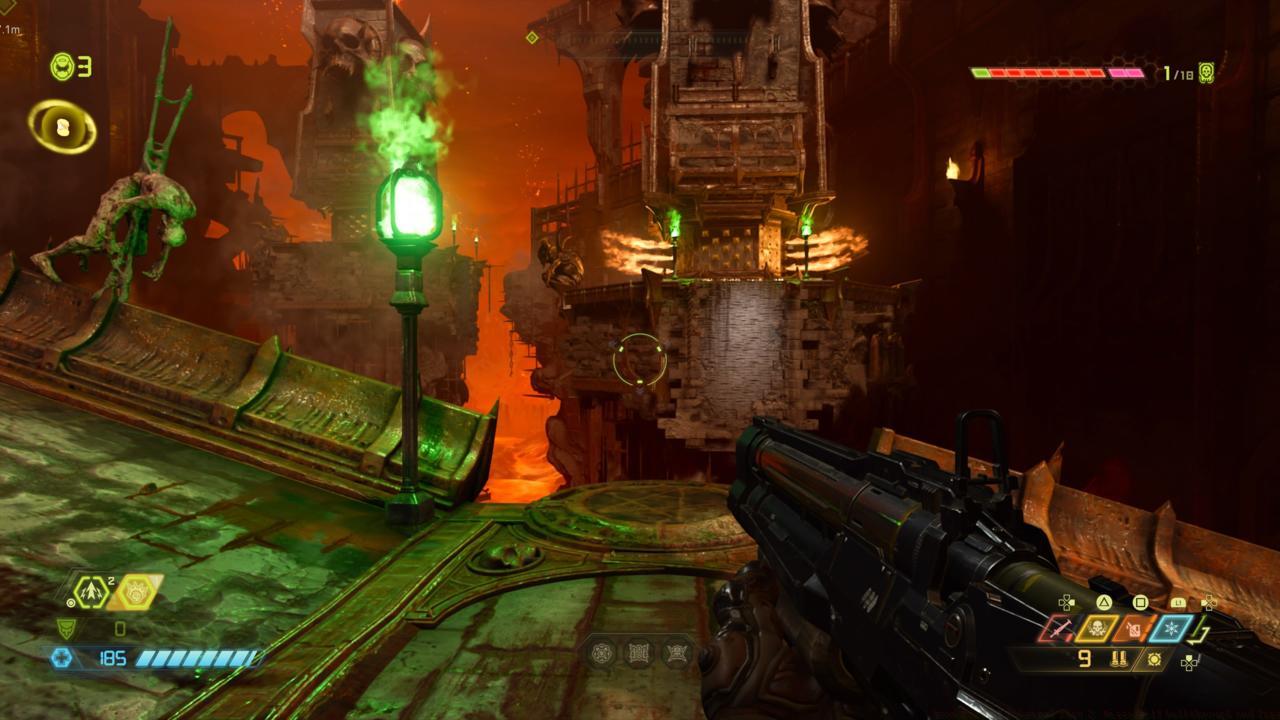The height and width of the screenshot is (720, 1280).
Task: Select the arrow-cluster weapon mod hexagon
Action: click(x=91, y=592)
